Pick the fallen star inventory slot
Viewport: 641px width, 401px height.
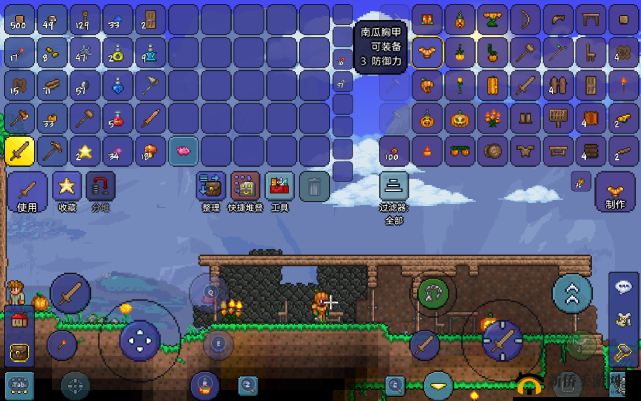coord(85,151)
